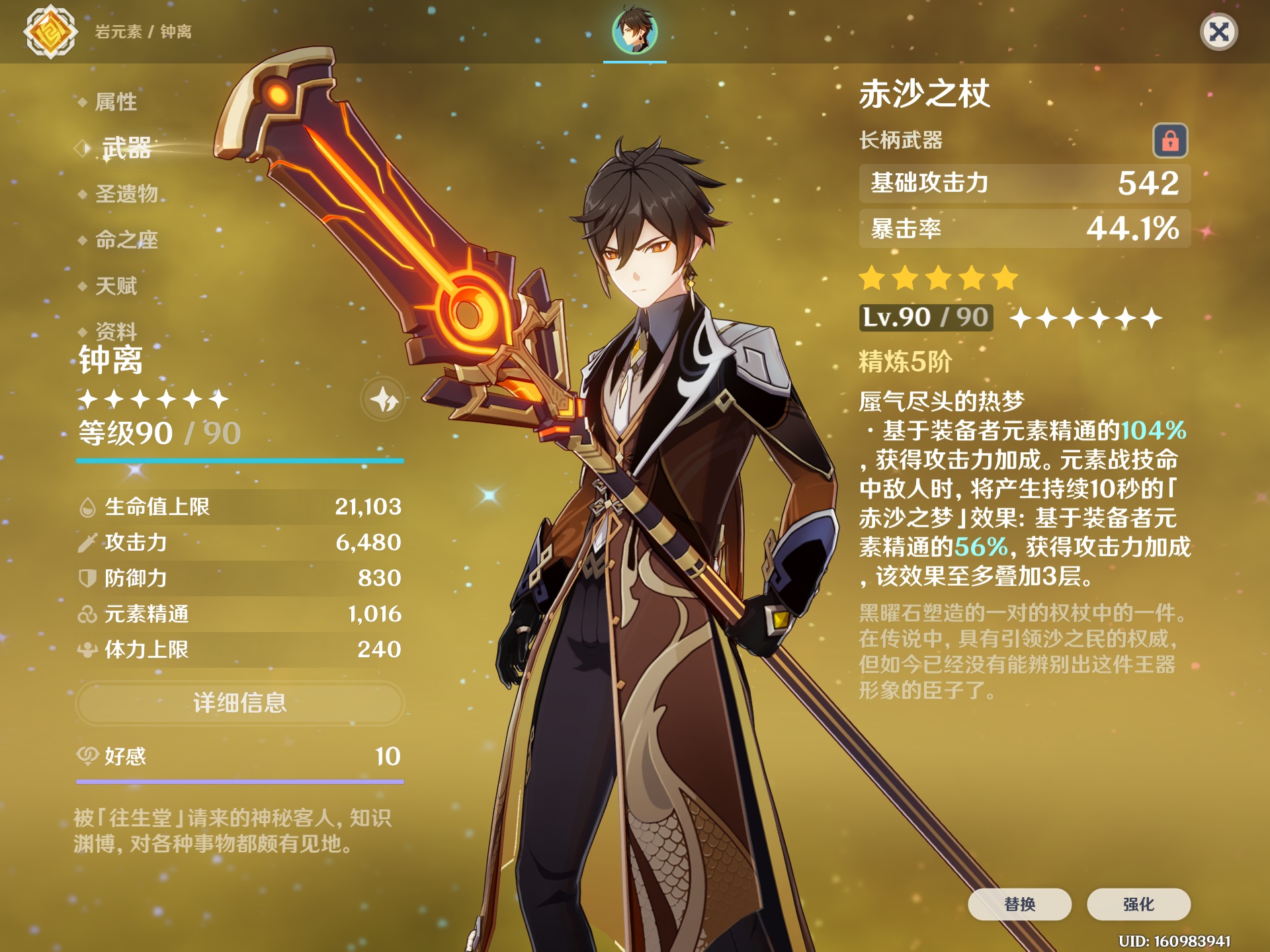Enhance weapon using the 强化 button
This screenshot has height=952, width=1270.
point(1138,904)
